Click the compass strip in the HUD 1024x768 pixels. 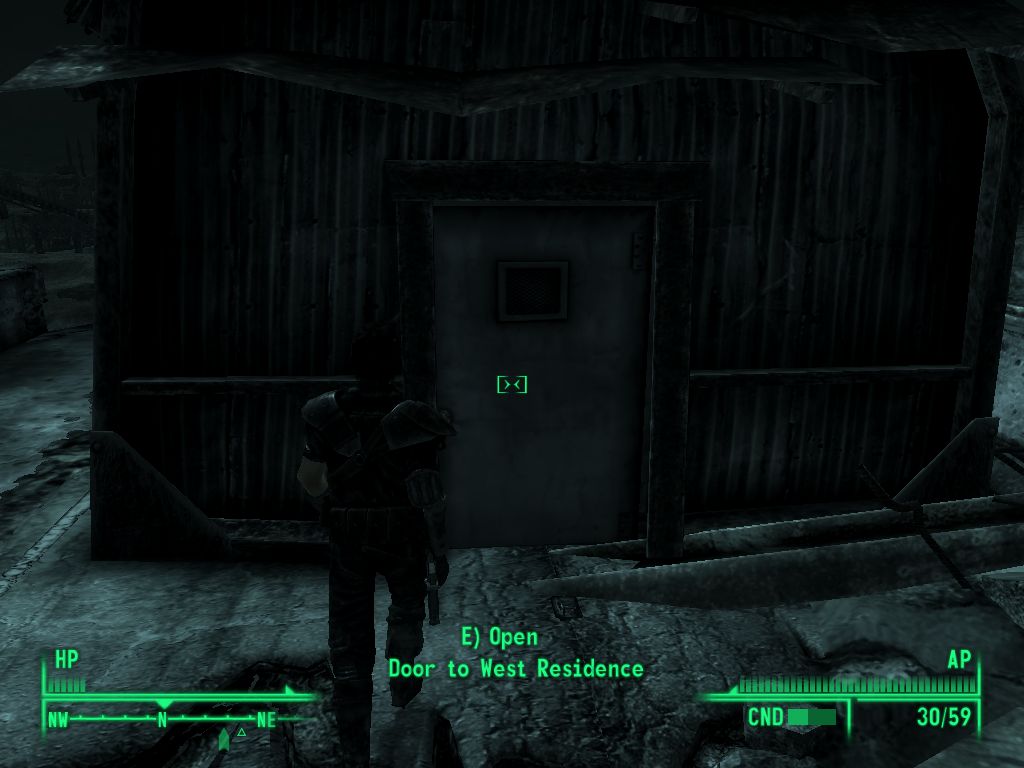click(162, 719)
